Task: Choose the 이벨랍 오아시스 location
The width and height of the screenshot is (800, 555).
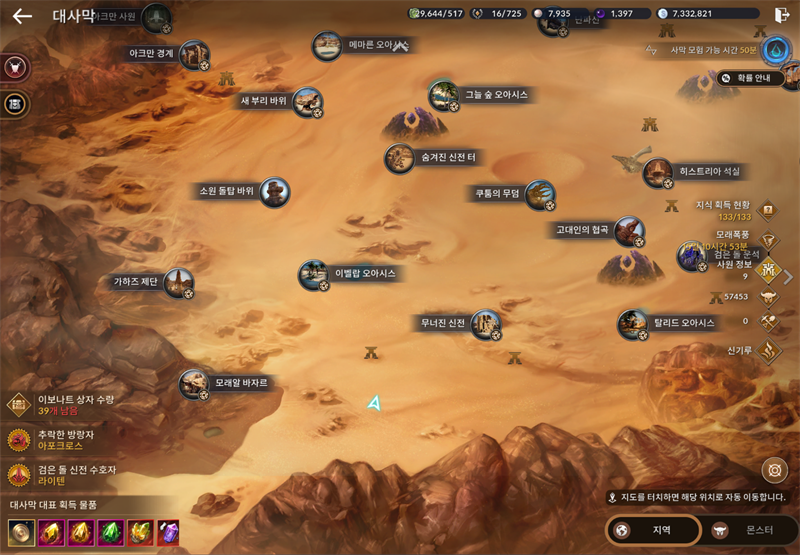Action: 313,273
